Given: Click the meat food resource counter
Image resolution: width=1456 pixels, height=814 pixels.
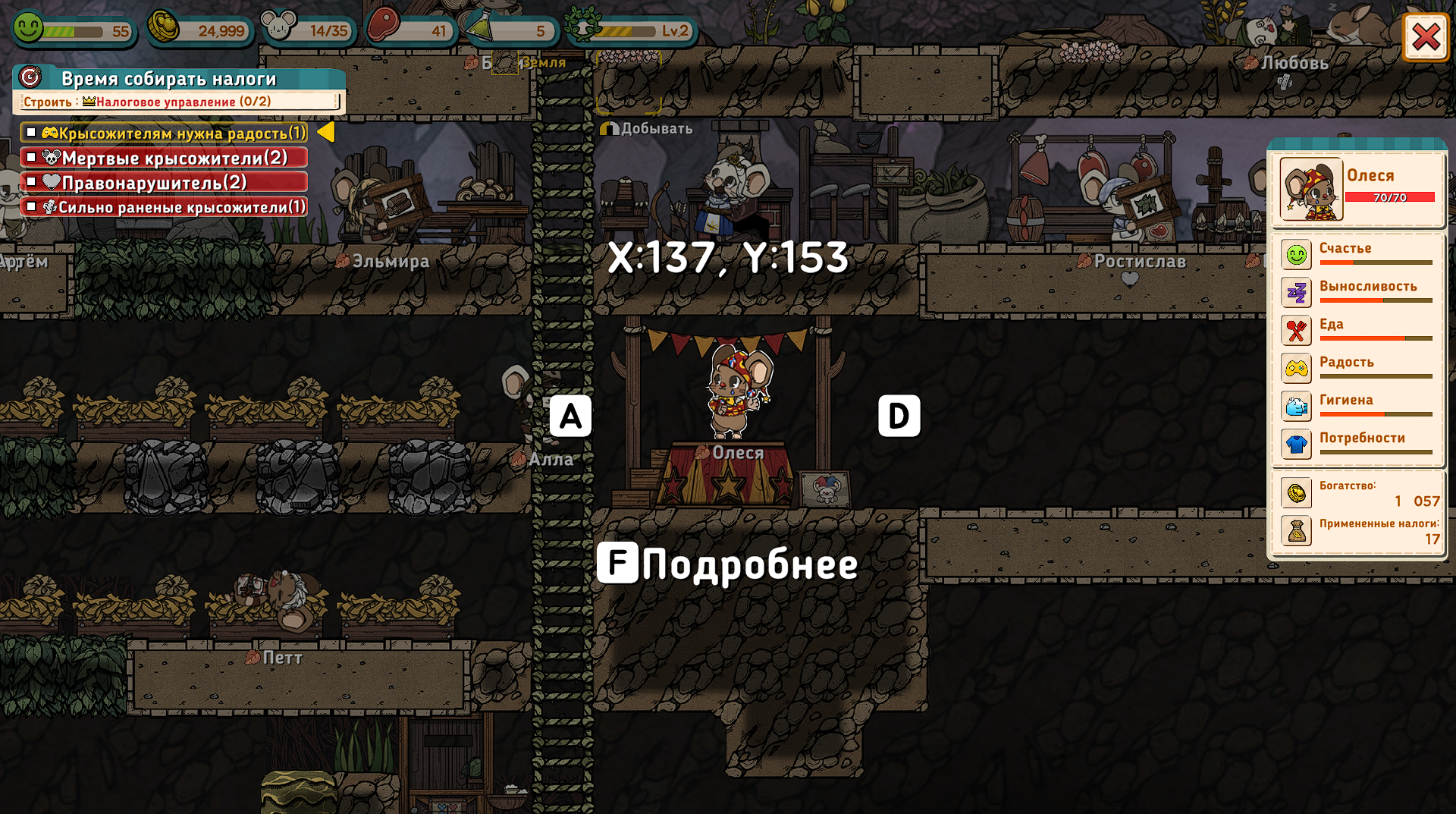Looking at the screenshot, I should 411,30.
